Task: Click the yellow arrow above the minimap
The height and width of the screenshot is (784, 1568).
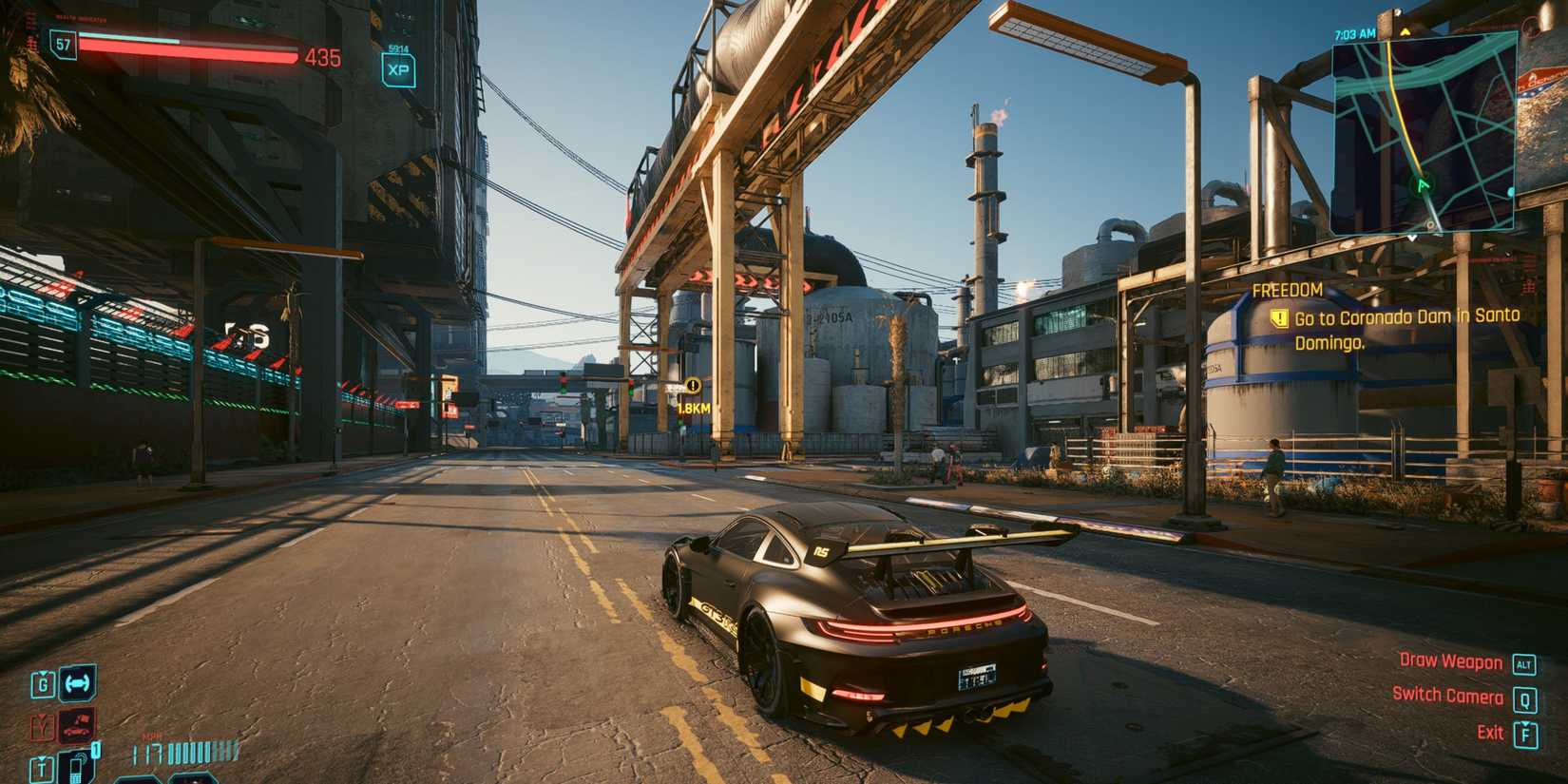Action: [1405, 31]
